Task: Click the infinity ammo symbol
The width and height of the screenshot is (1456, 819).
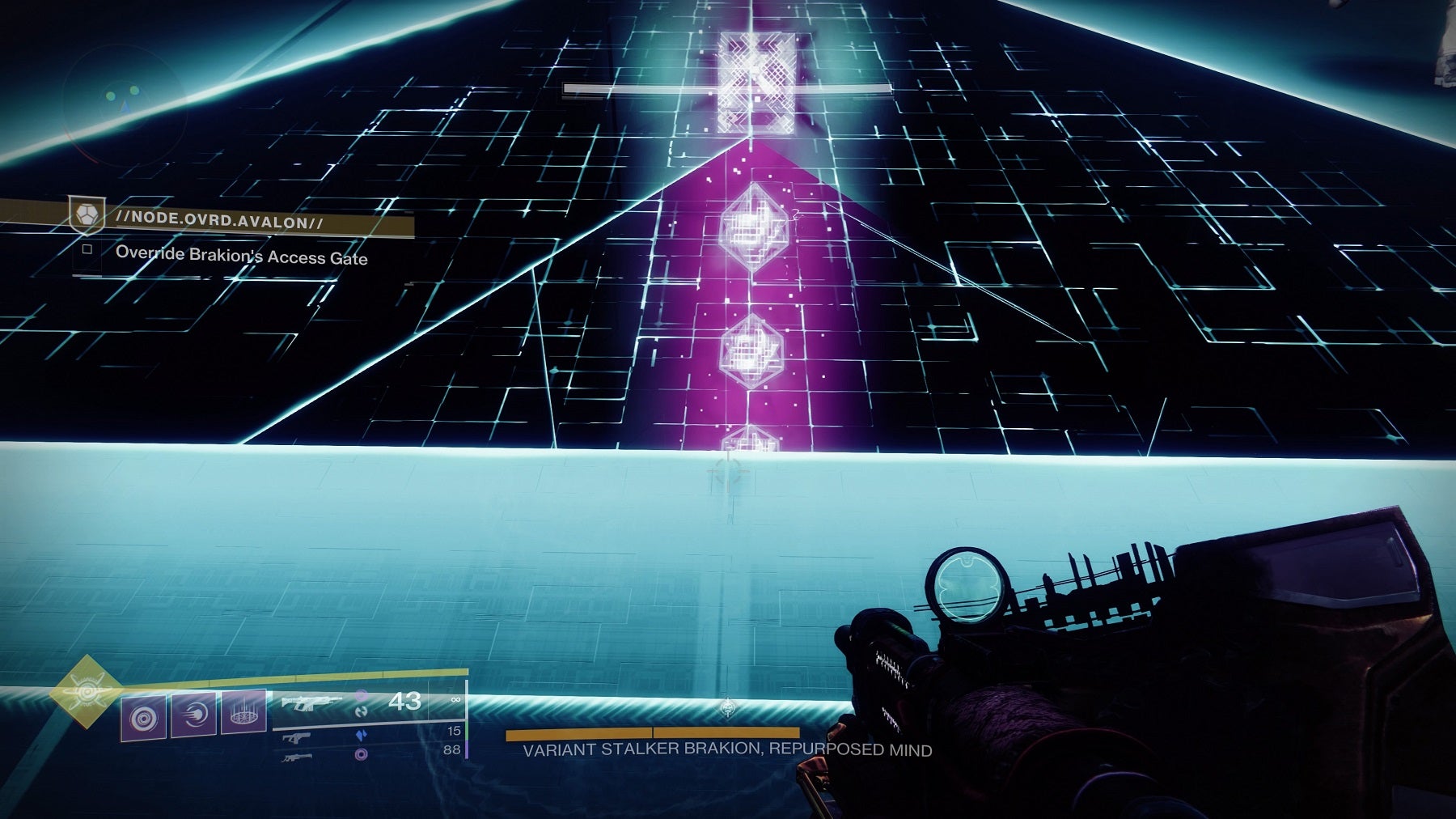Action: 455,701
